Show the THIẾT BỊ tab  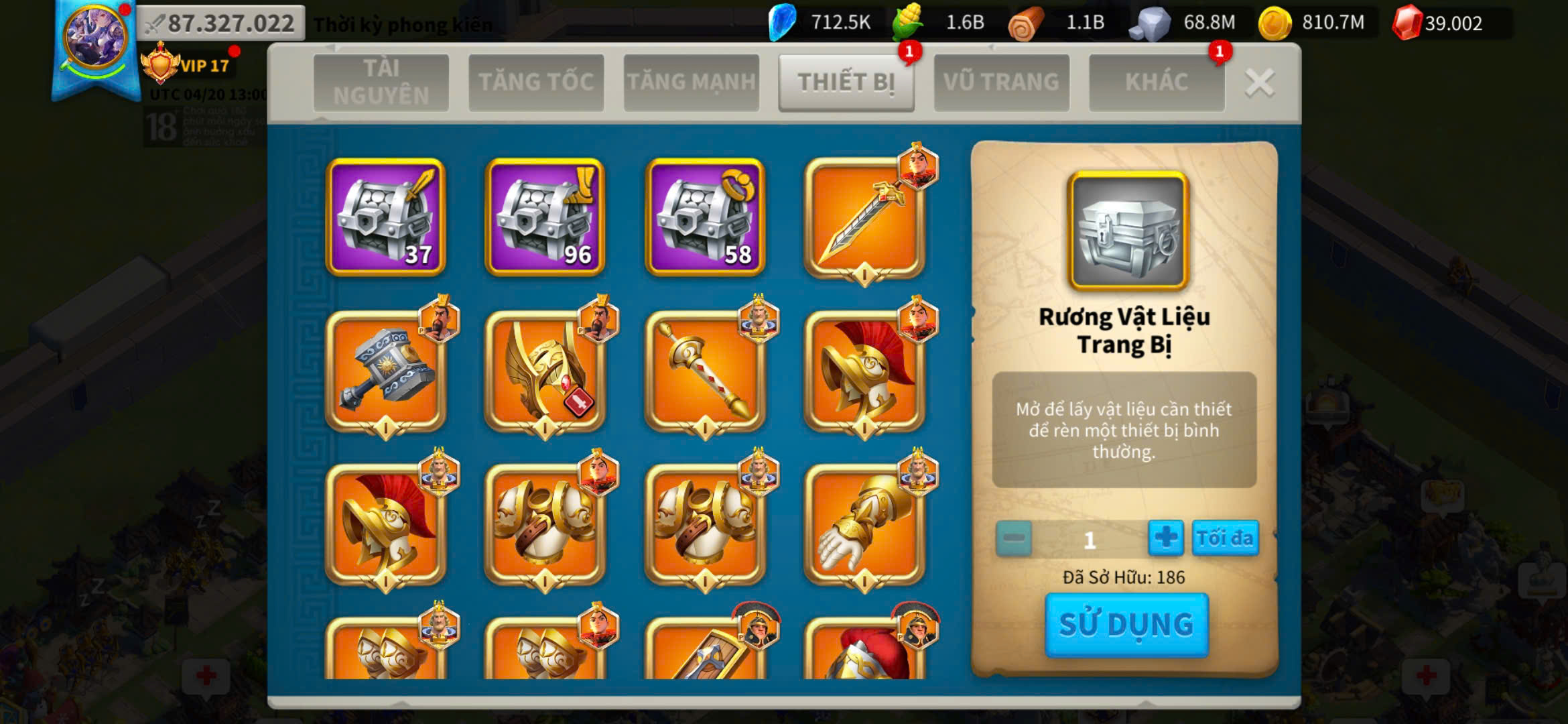click(x=846, y=82)
